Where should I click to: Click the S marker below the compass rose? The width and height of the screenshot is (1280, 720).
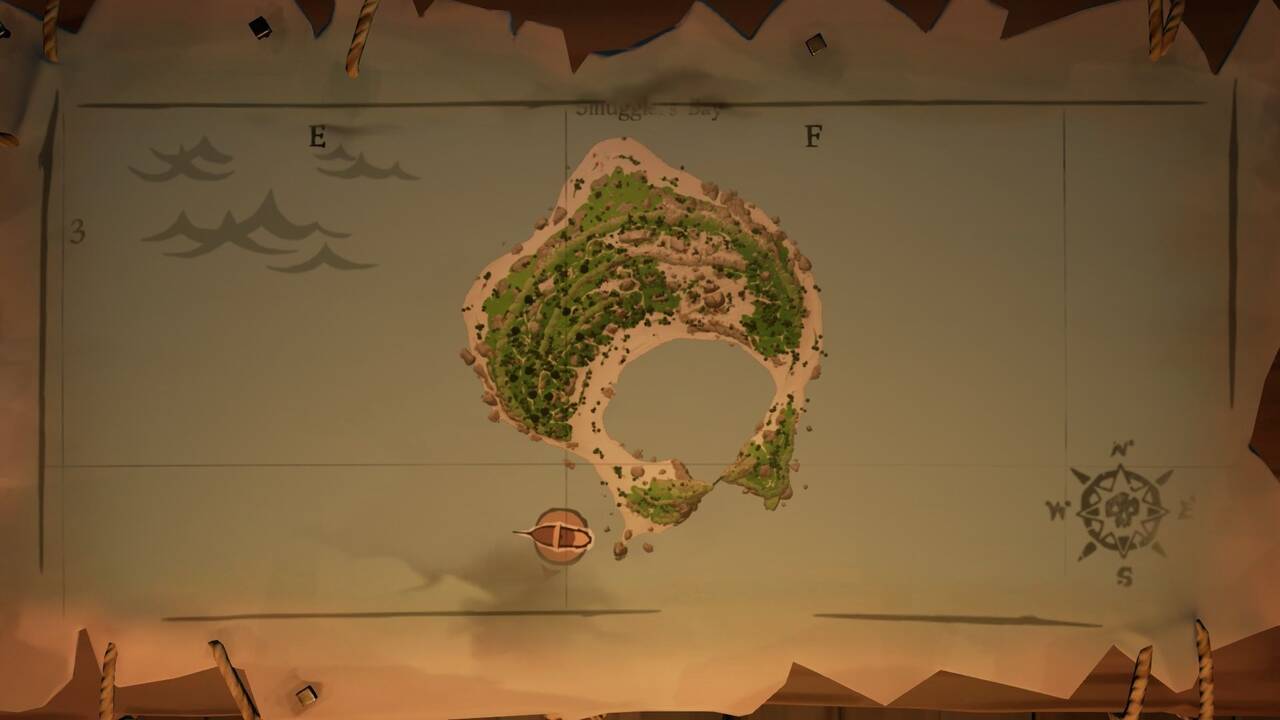coord(1125,573)
